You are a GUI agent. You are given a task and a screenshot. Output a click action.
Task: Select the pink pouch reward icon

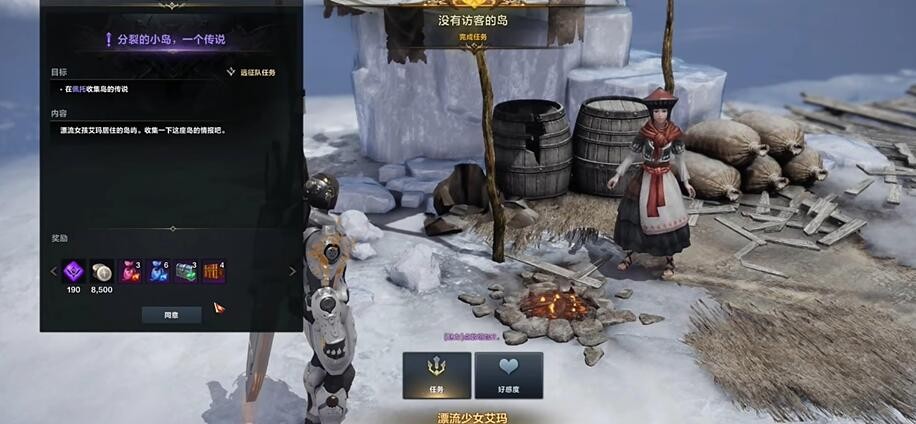[130, 271]
